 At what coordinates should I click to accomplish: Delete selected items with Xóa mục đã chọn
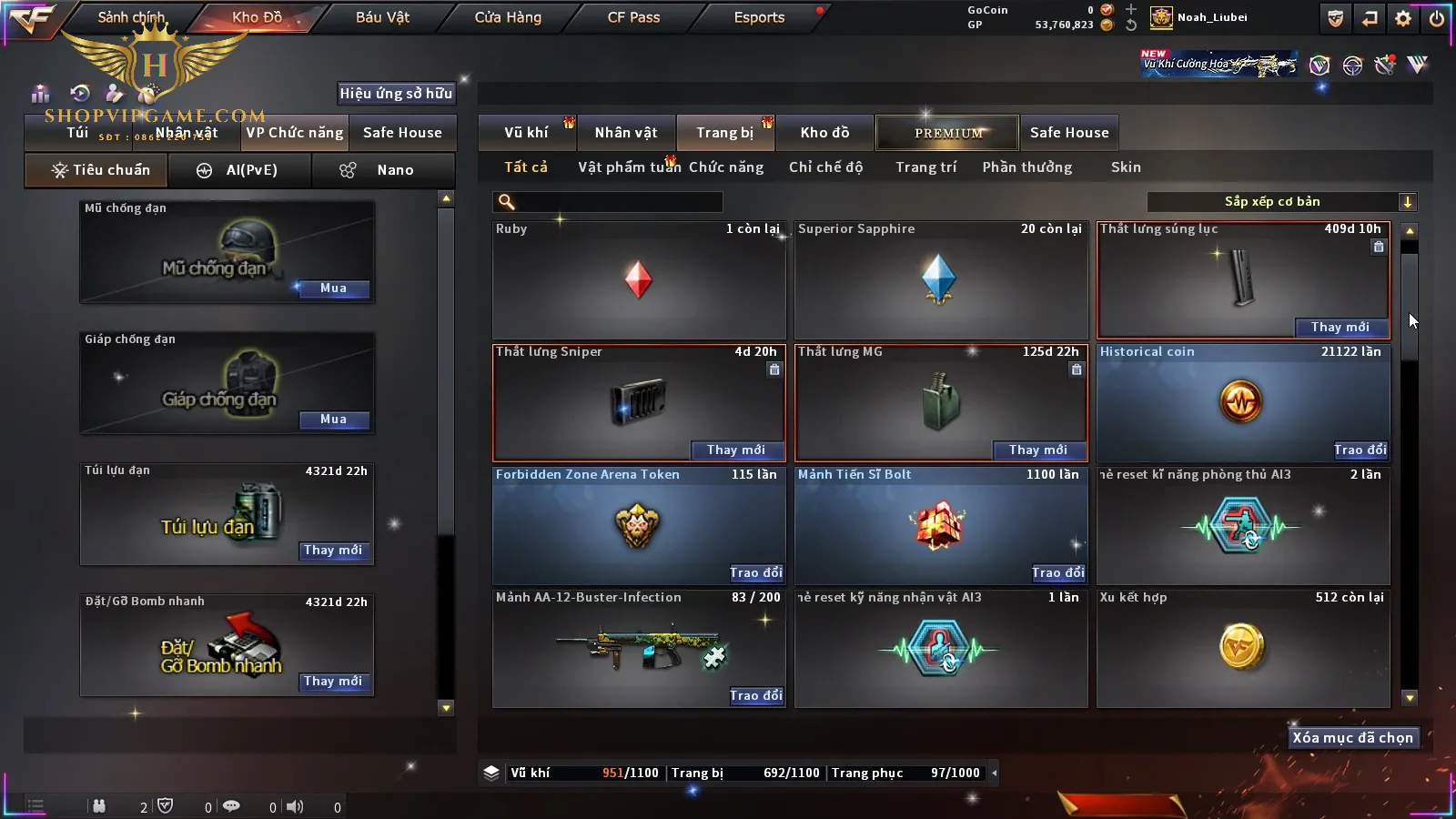(1352, 738)
